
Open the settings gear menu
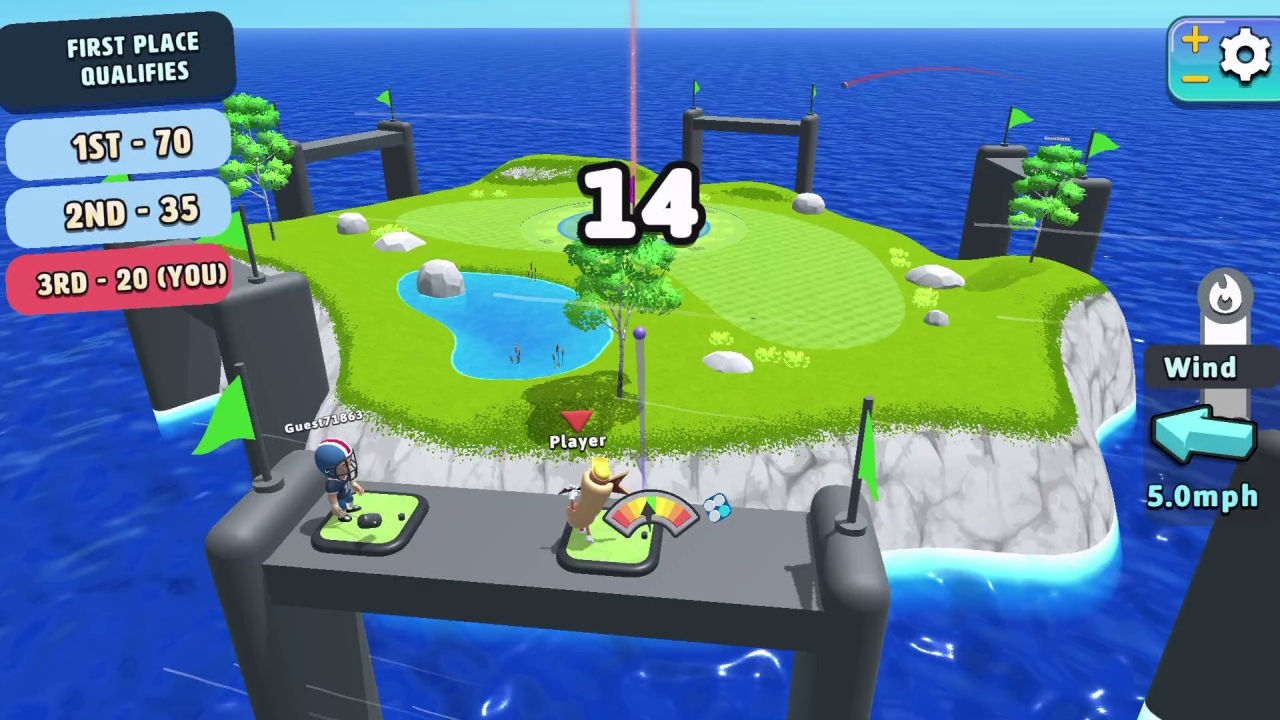click(1245, 55)
